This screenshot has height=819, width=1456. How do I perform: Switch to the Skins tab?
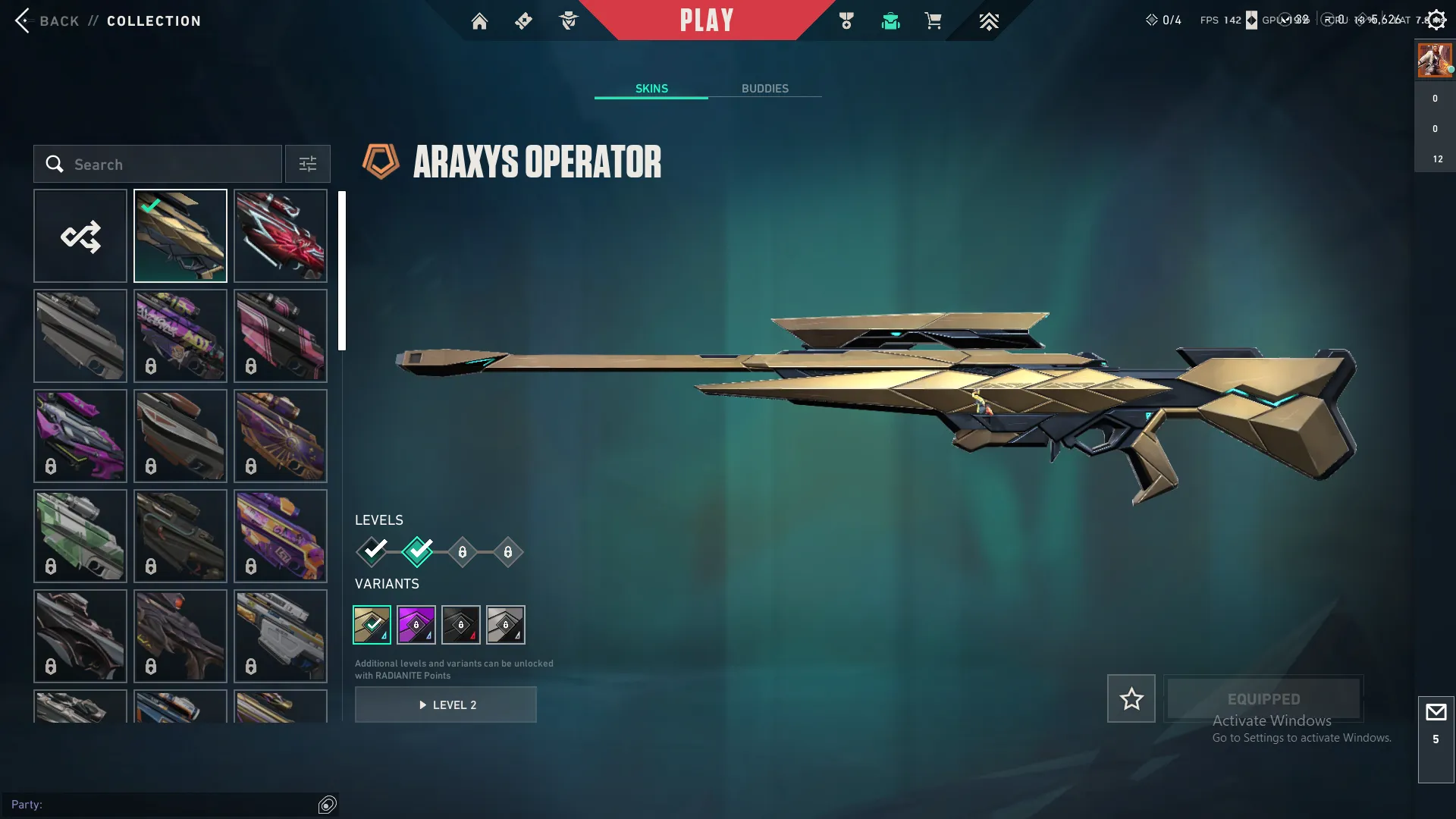[651, 88]
